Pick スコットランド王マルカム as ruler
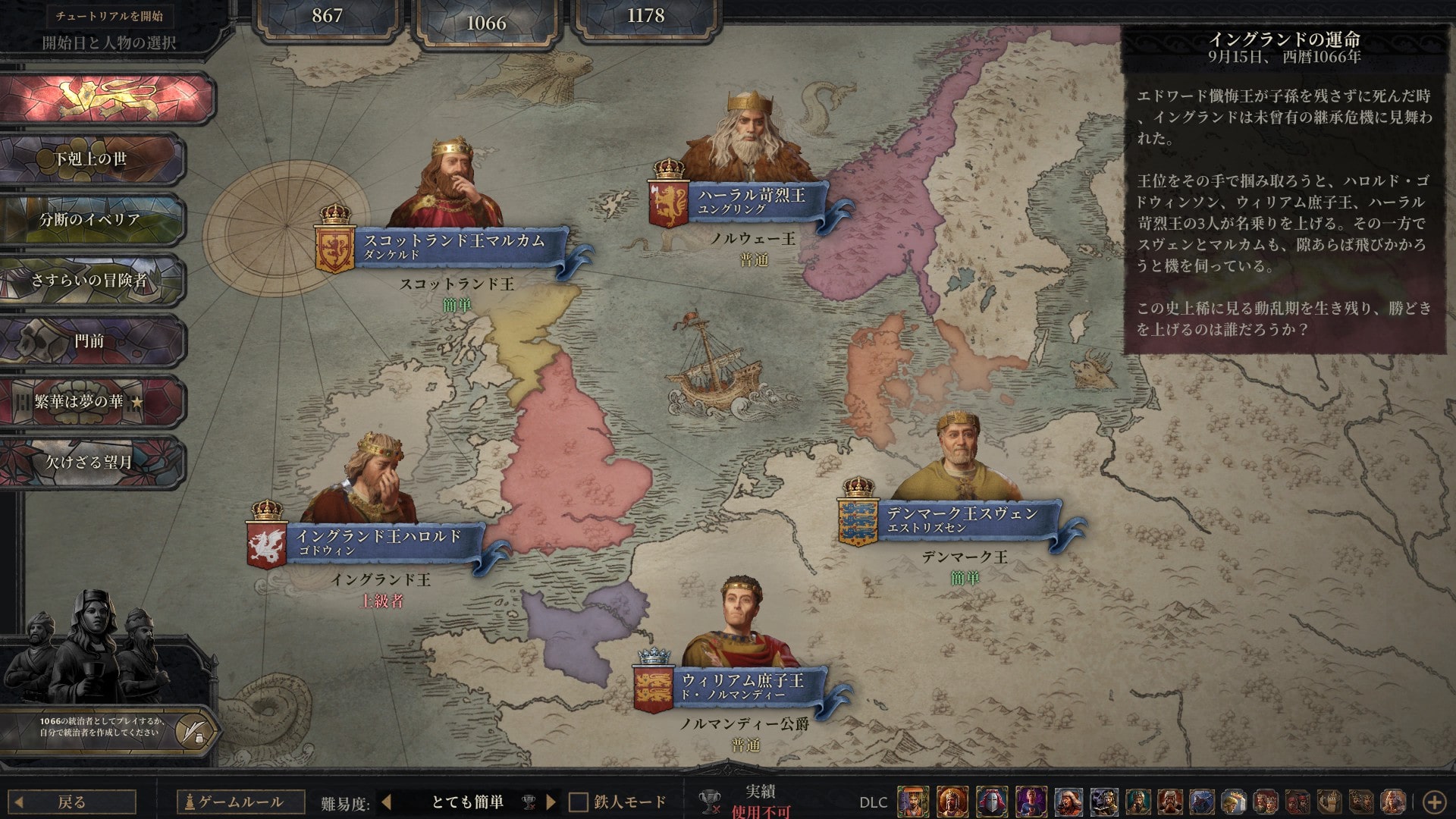The width and height of the screenshot is (1456, 819). (x=453, y=247)
